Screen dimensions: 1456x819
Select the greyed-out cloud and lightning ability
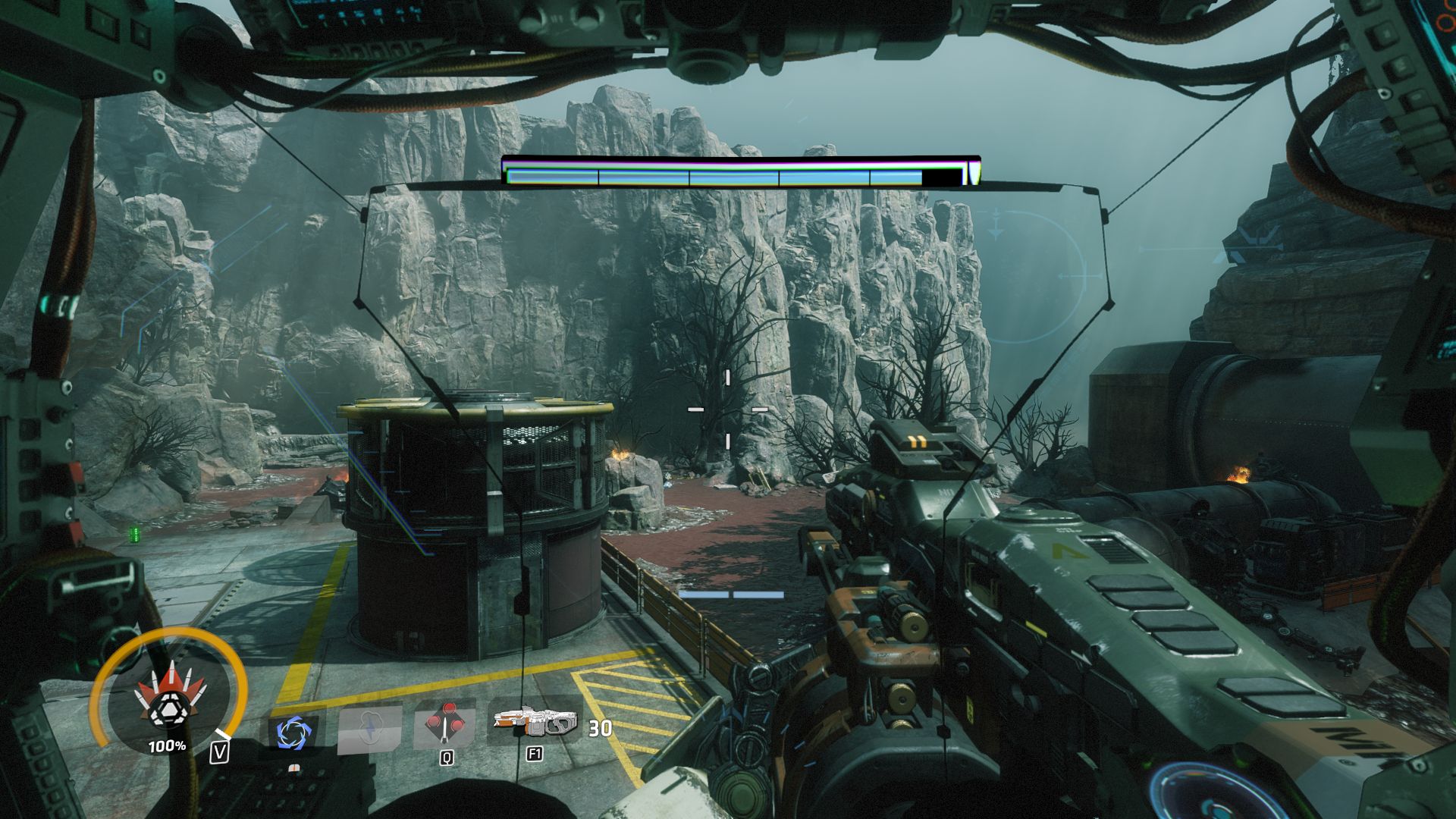369,730
